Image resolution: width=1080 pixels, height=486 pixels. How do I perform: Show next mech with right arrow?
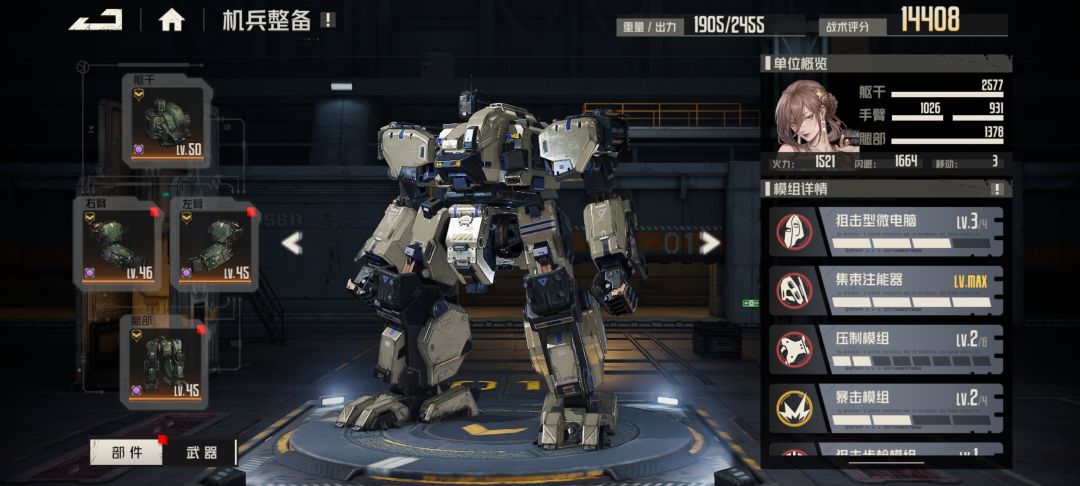point(710,243)
